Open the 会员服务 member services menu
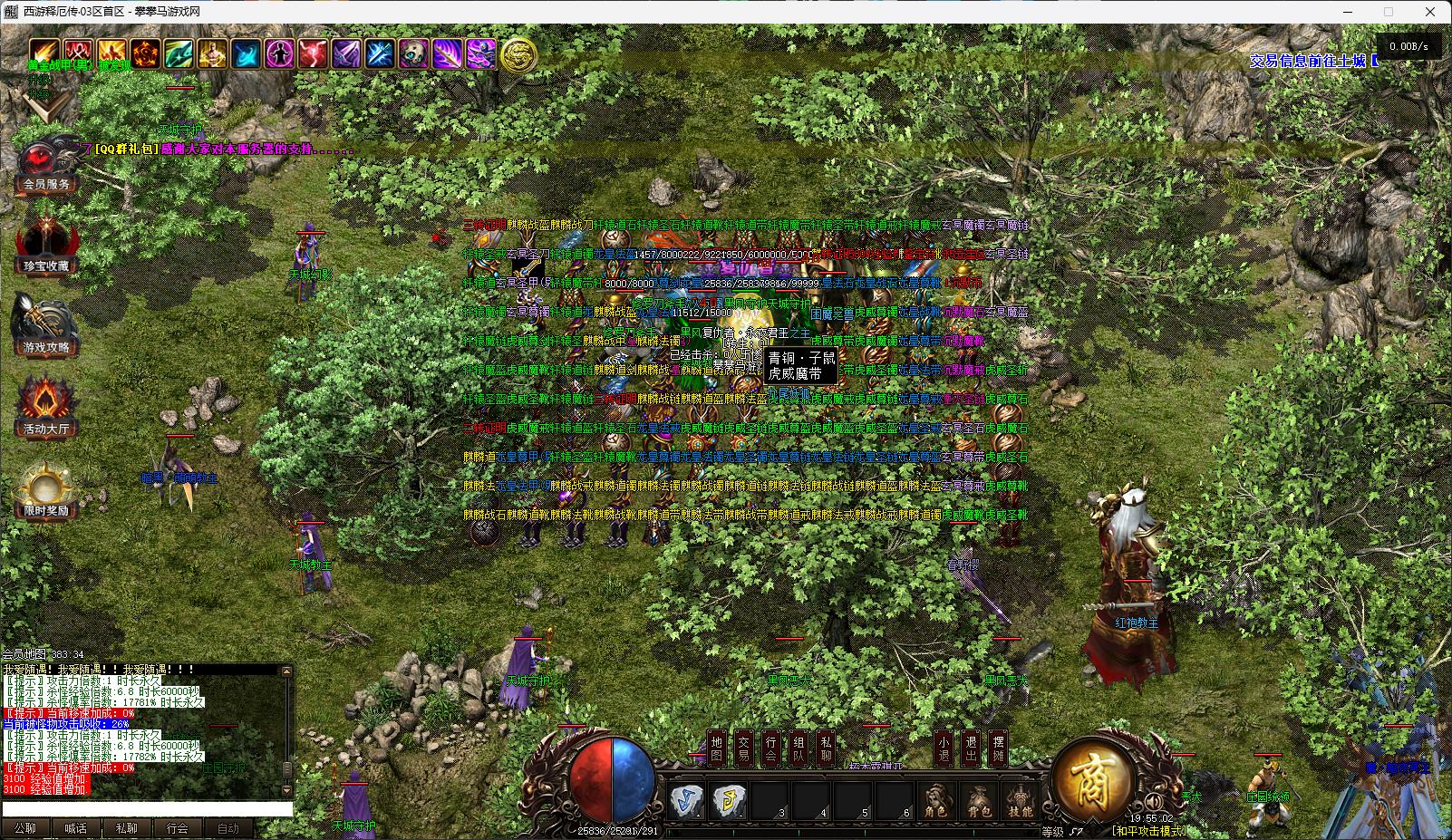Image resolution: width=1452 pixels, height=840 pixels. point(45,166)
